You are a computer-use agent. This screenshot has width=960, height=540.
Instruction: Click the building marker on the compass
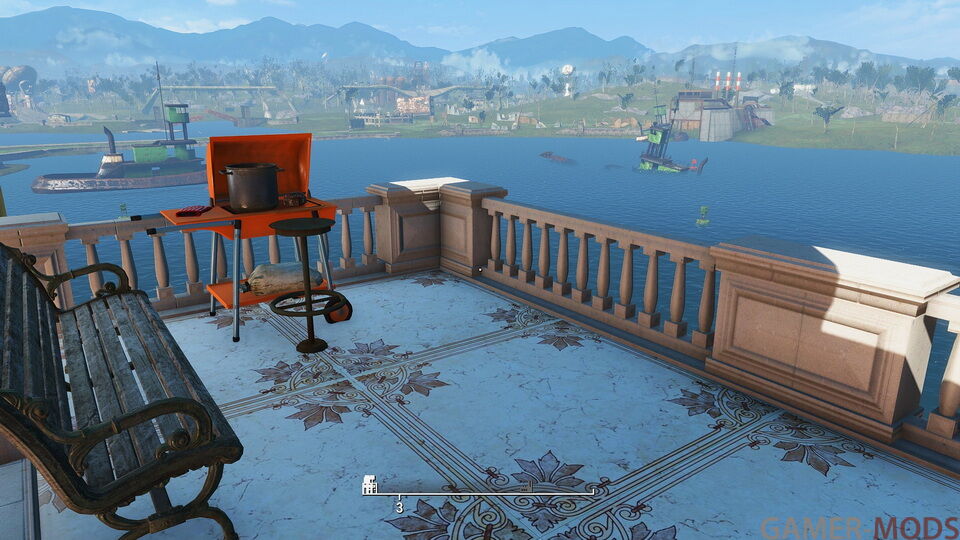pos(369,485)
